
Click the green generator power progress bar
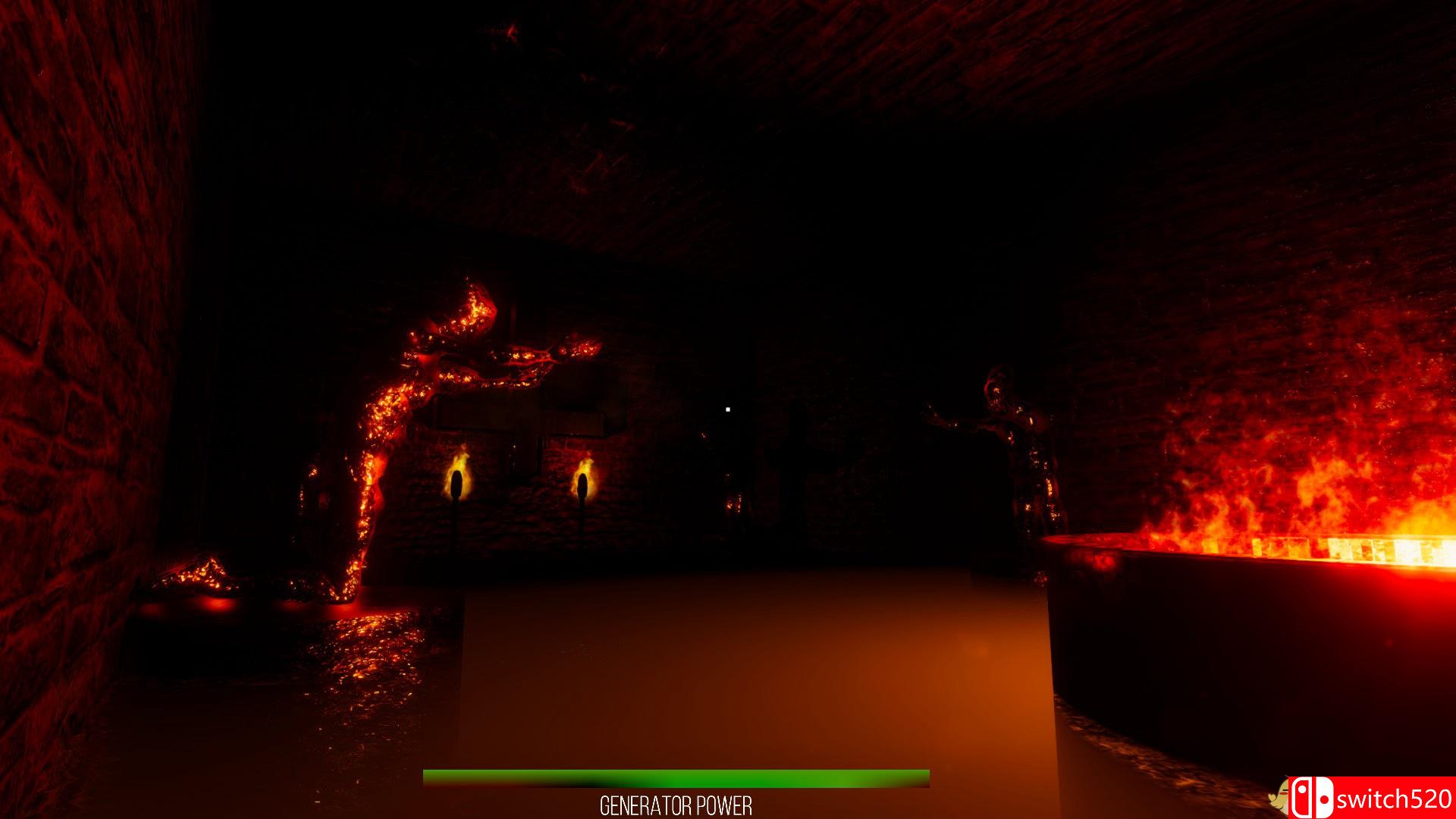coord(675,777)
